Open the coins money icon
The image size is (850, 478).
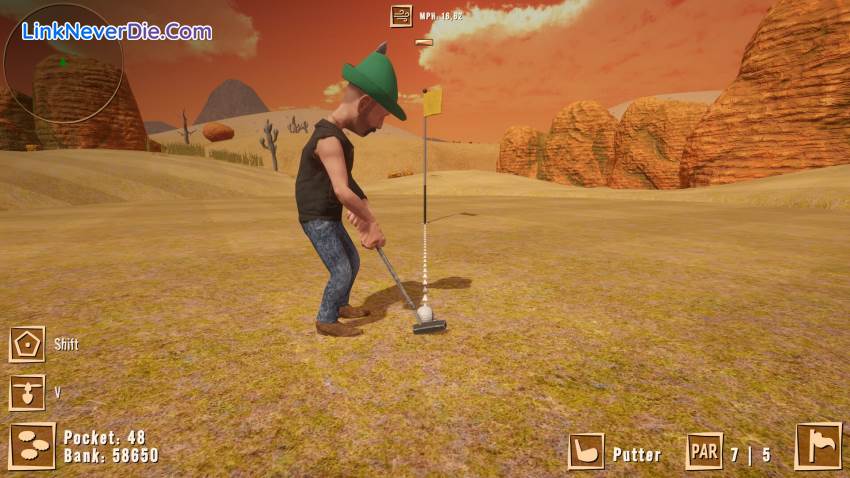click(32, 446)
